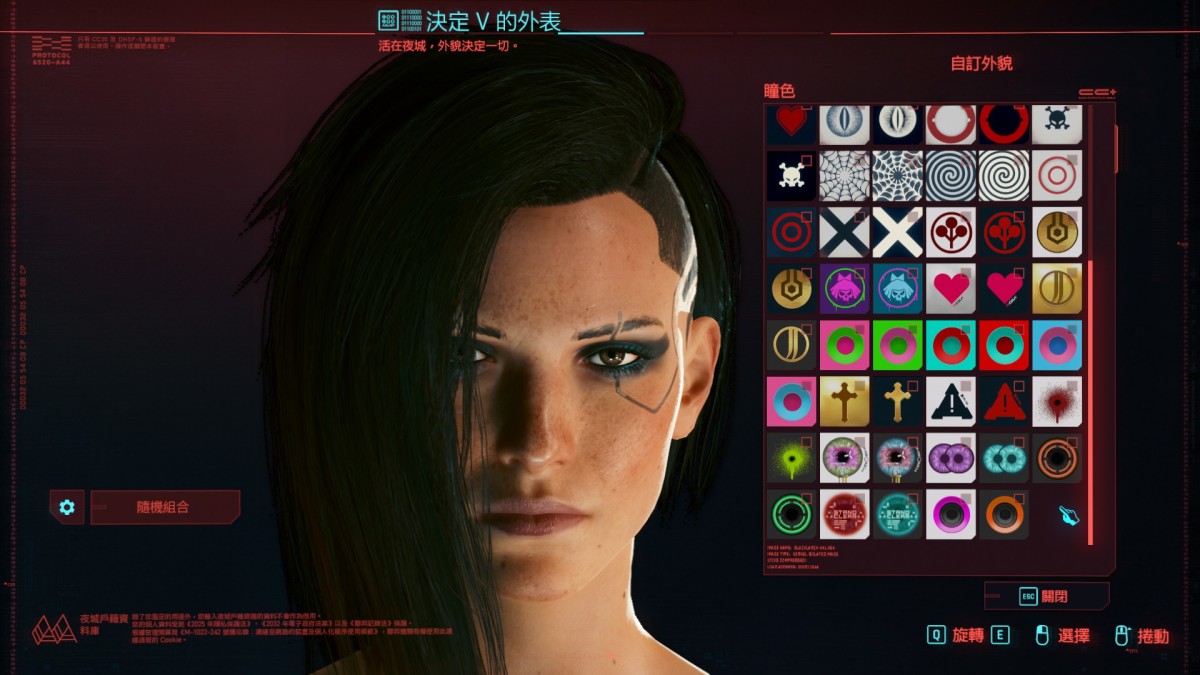
Task: Pick the pink ring on green swatch
Action: pos(898,345)
